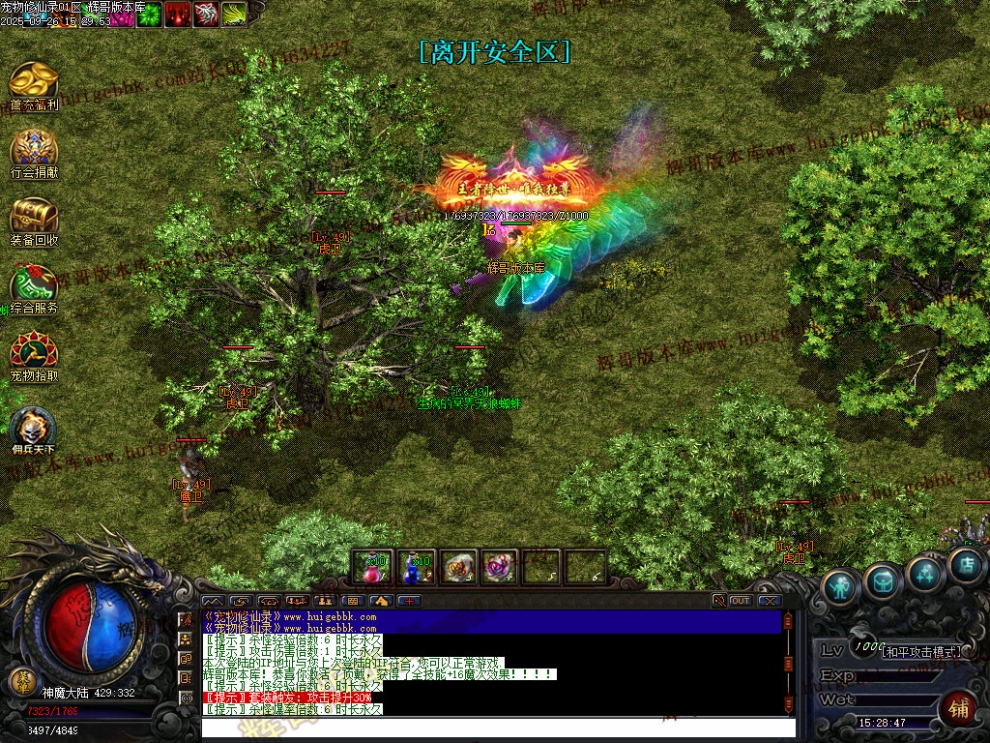Screen dimensions: 990x743
Task: Use the blue potion in the hotbar
Action: pyautogui.click(x=415, y=567)
